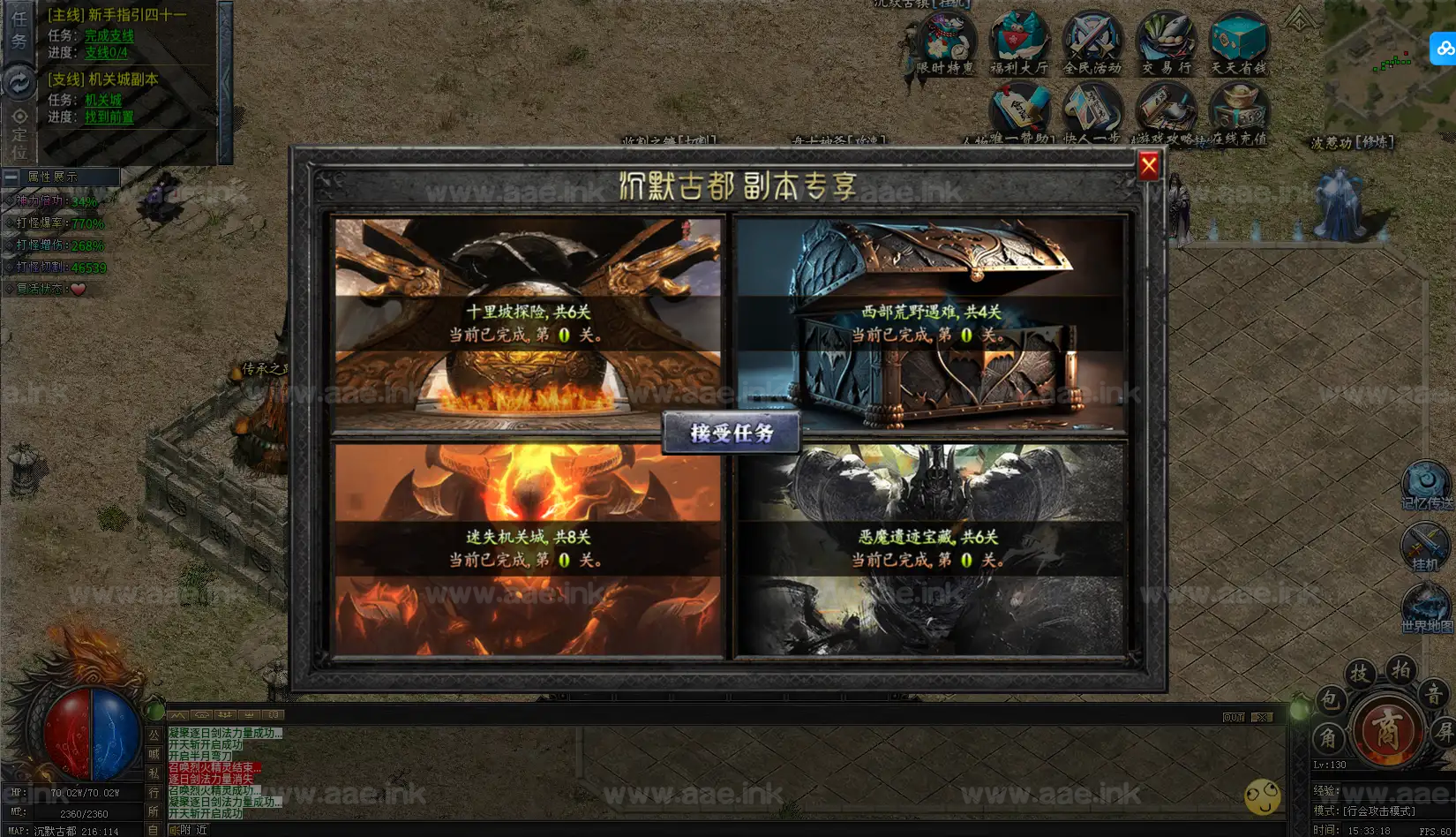Close the 沉默古都副本专享 dungeon window

(x=1148, y=166)
